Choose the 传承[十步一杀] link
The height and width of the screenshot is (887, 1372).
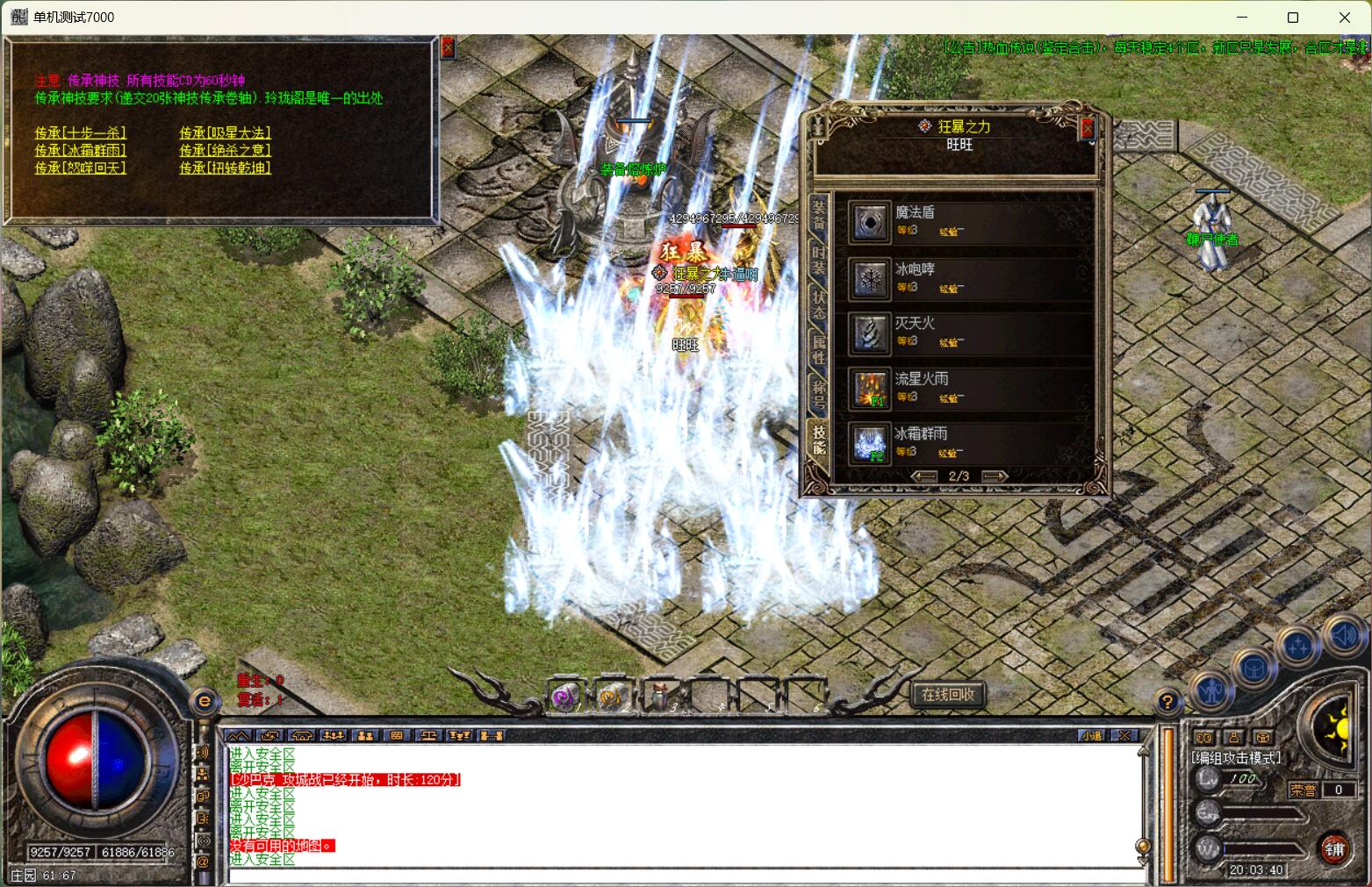click(80, 132)
